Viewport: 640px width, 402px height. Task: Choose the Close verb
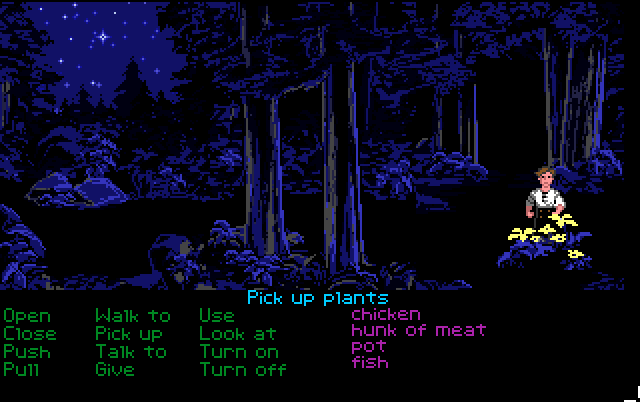point(31,333)
